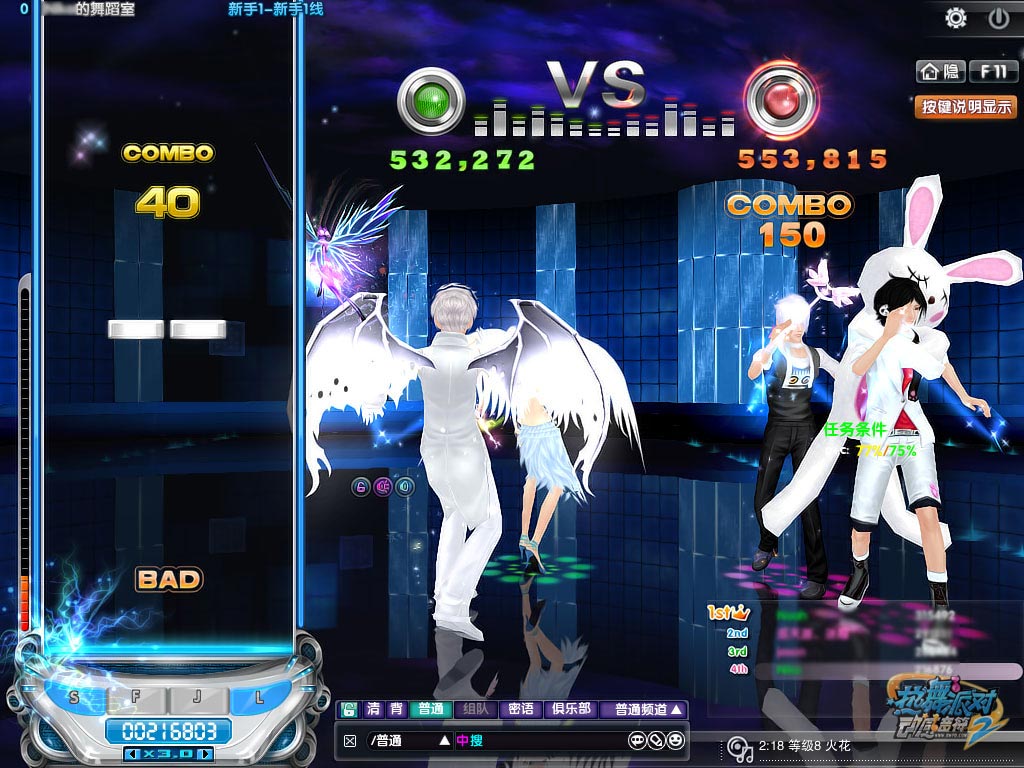The image size is (1024, 768).
Task: Open the smiley emoticon picker
Action: [677, 741]
